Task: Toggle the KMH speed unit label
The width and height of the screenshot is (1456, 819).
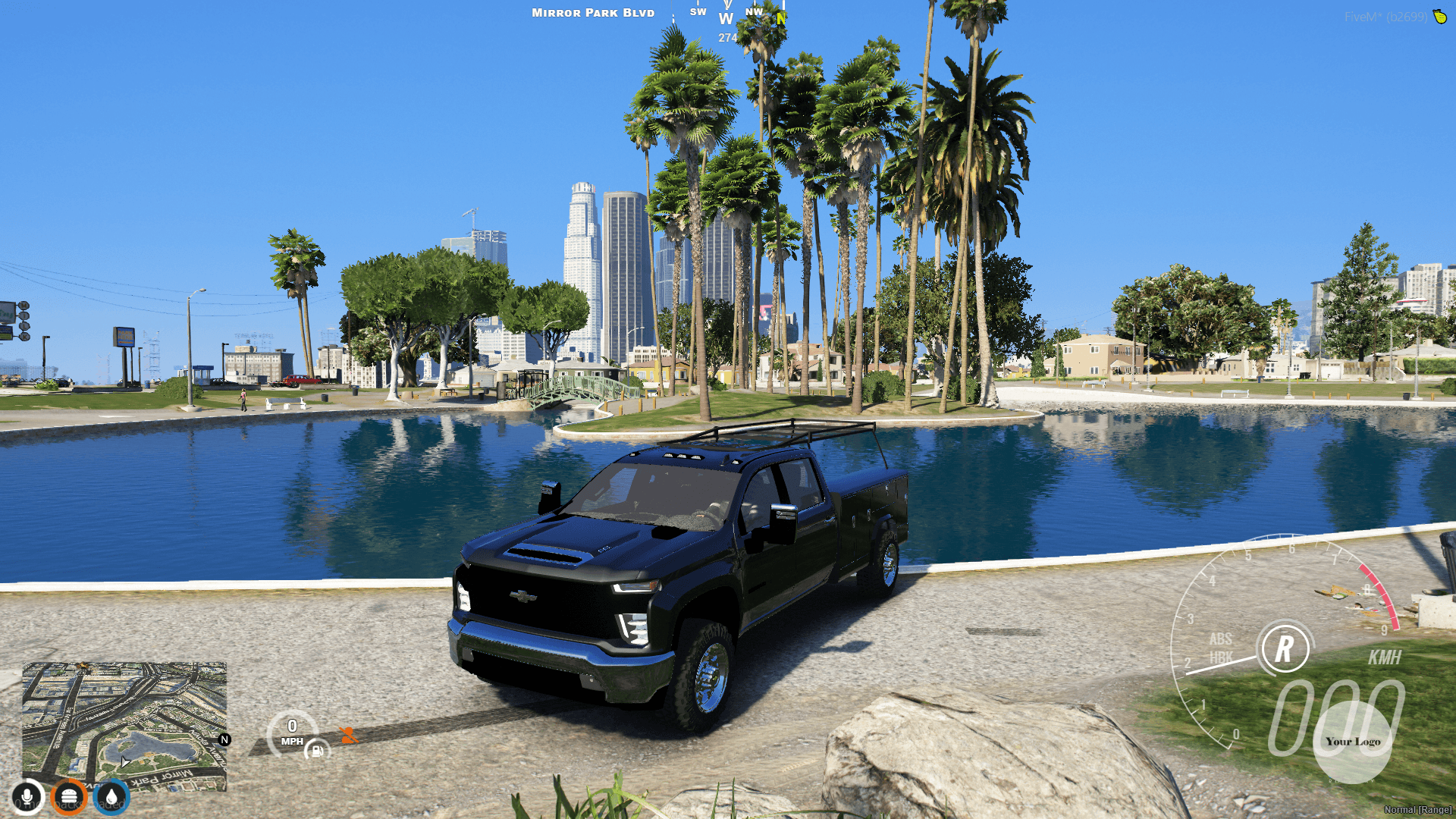Action: [1383, 658]
